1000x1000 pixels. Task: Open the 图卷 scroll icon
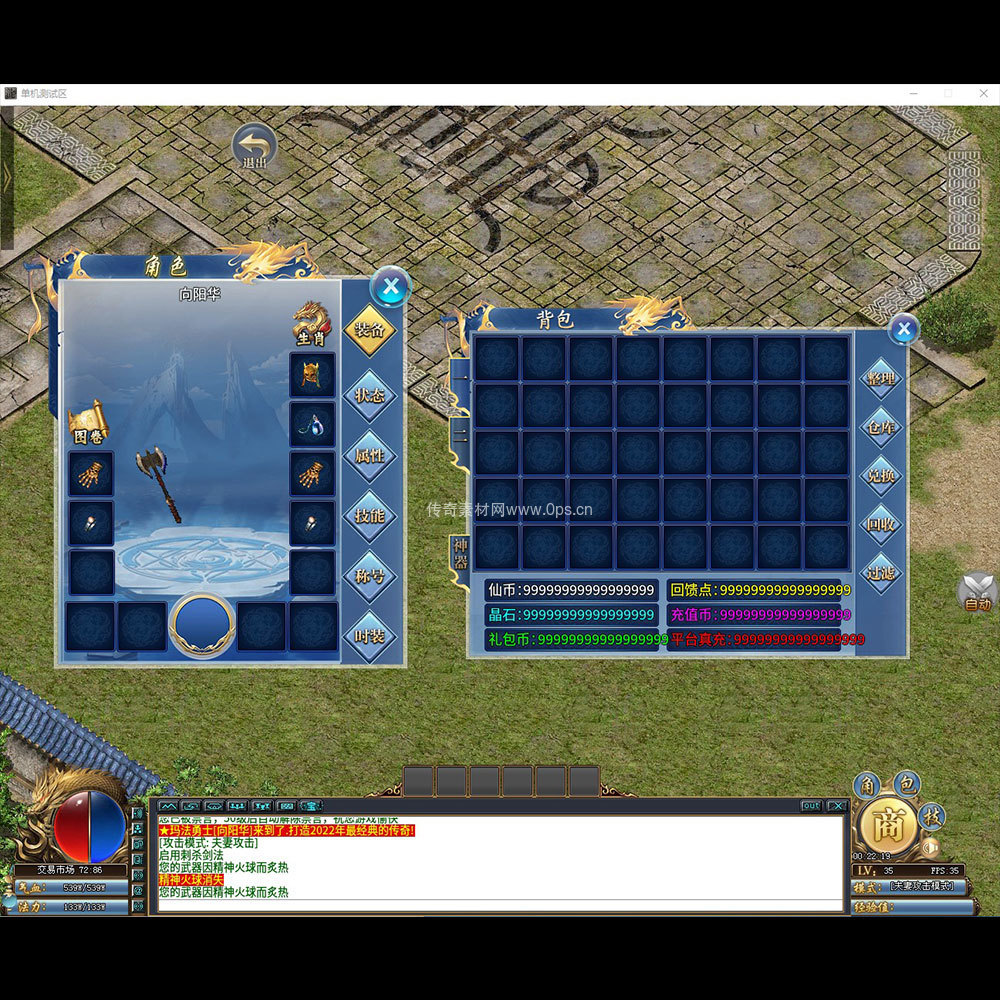click(88, 424)
